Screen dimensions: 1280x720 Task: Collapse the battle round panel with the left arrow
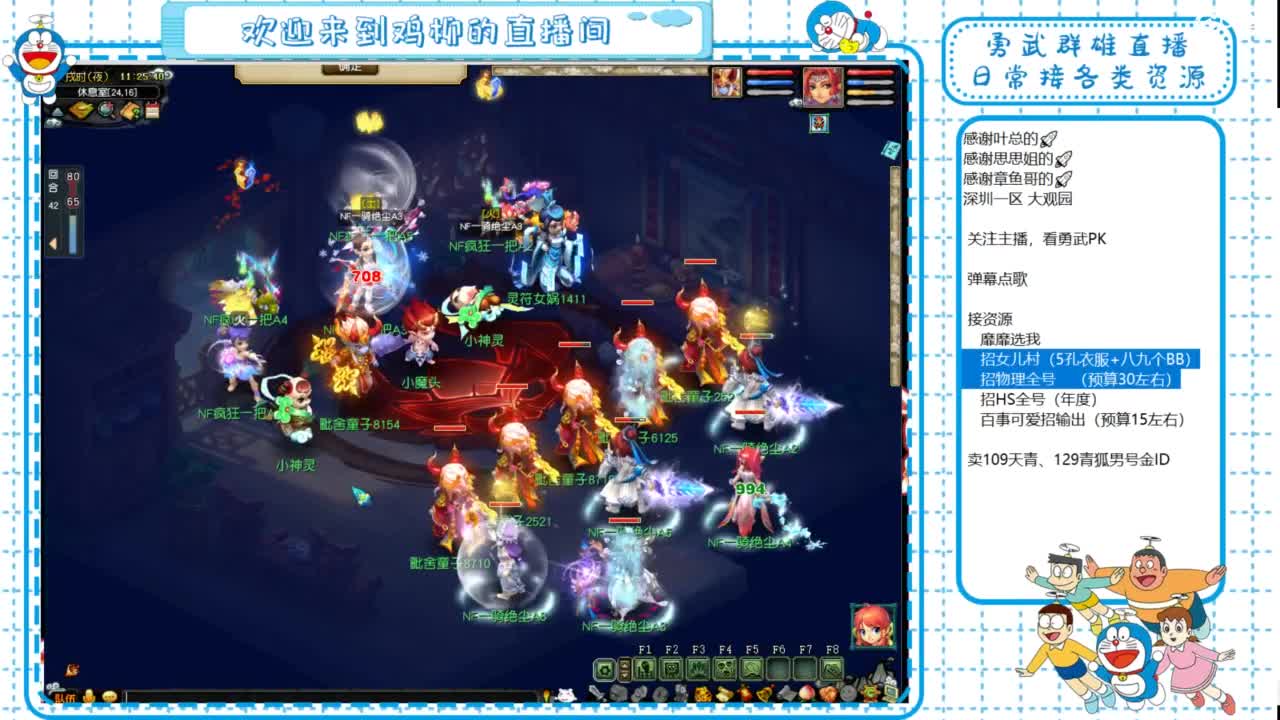tap(52, 242)
